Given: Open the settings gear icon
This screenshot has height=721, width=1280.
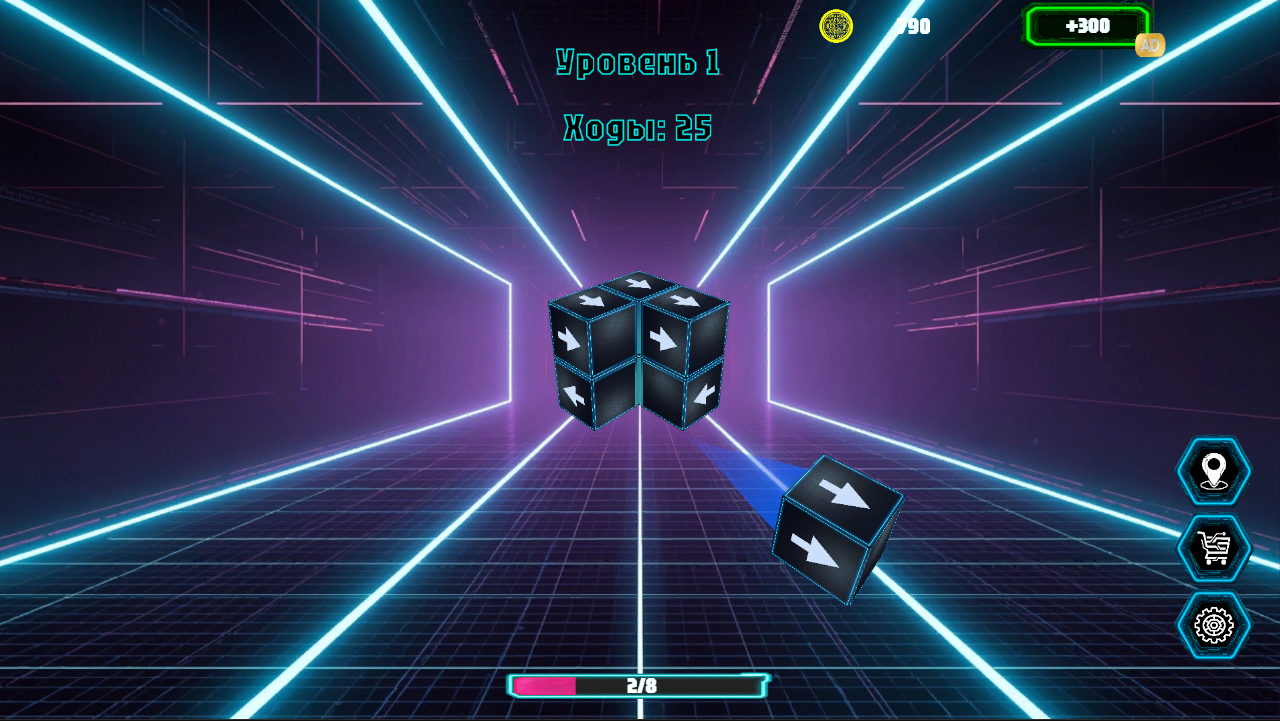Looking at the screenshot, I should click(x=1212, y=625).
